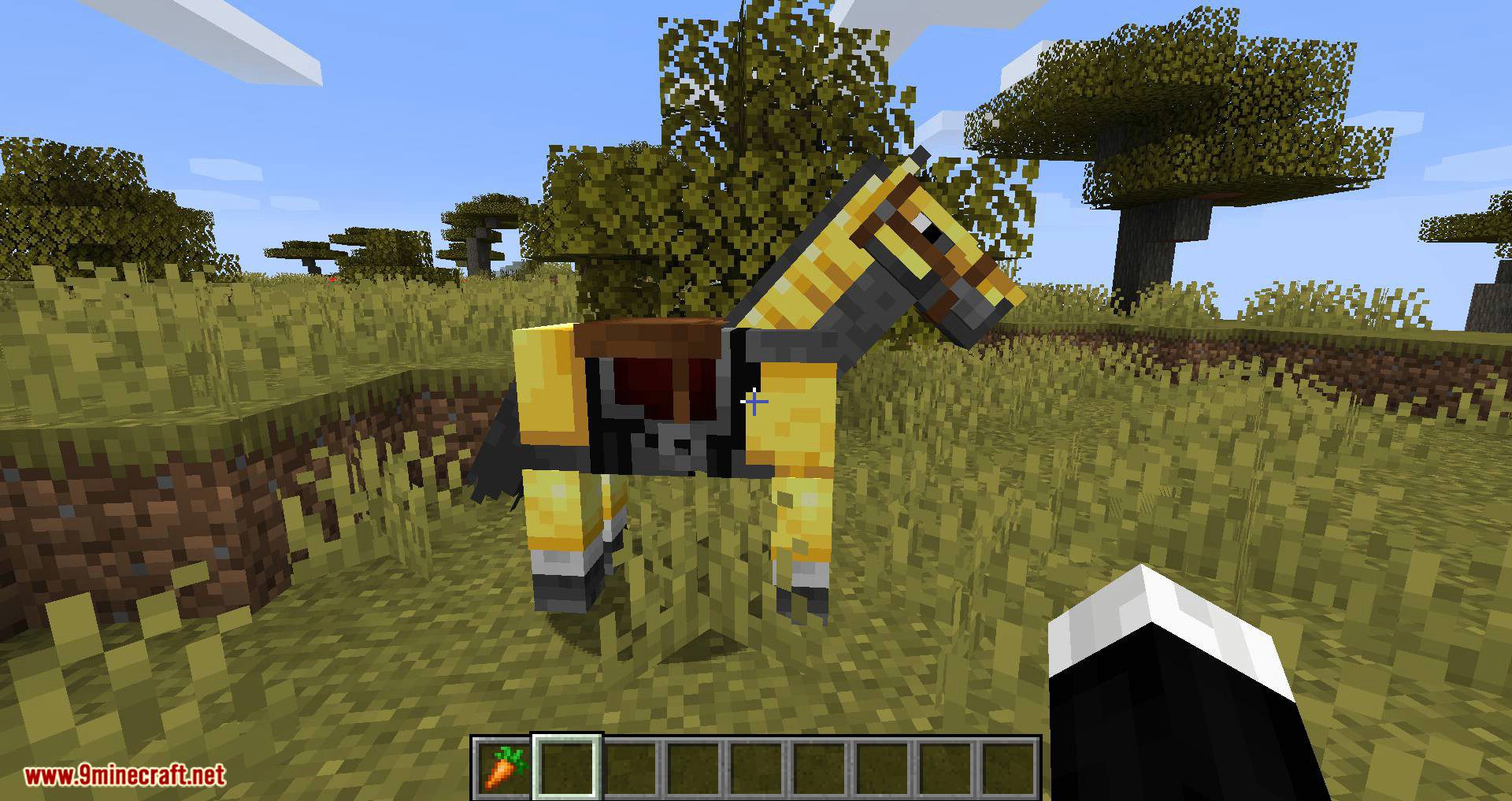Click the crosshair in the screen center
The height and width of the screenshot is (801, 1512).
[754, 401]
